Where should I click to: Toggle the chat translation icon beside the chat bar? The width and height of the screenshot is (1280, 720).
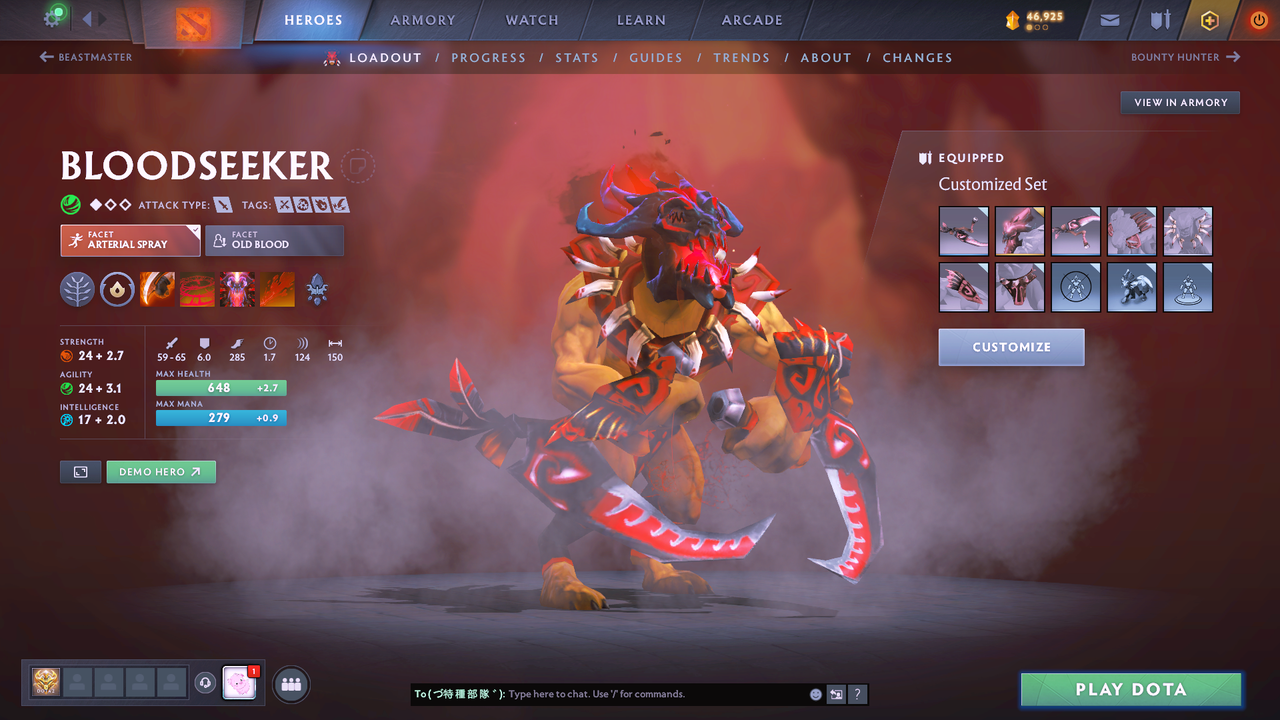pyautogui.click(x=836, y=694)
